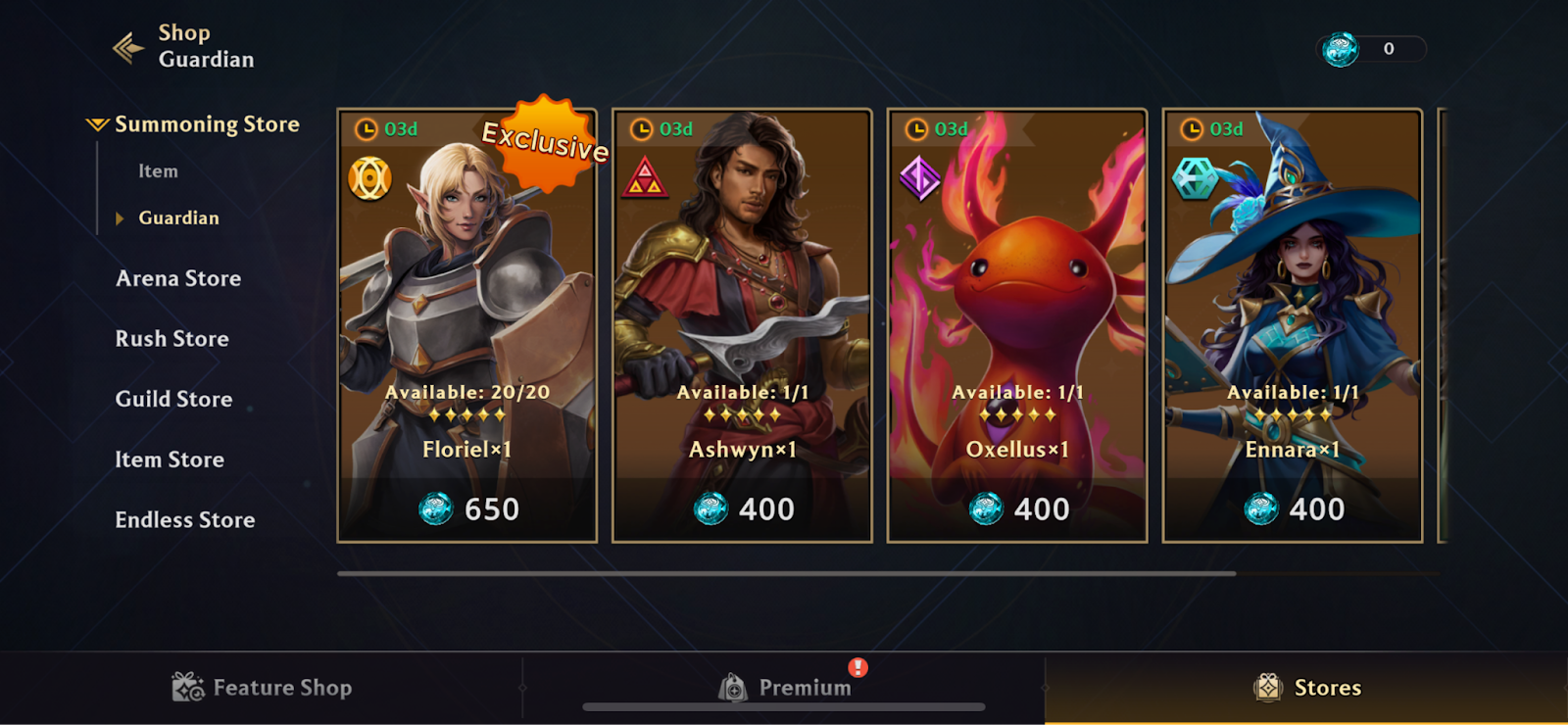Buy Floriel for 650 gems
Viewport: 1568px width, 725px height.
coord(467,509)
